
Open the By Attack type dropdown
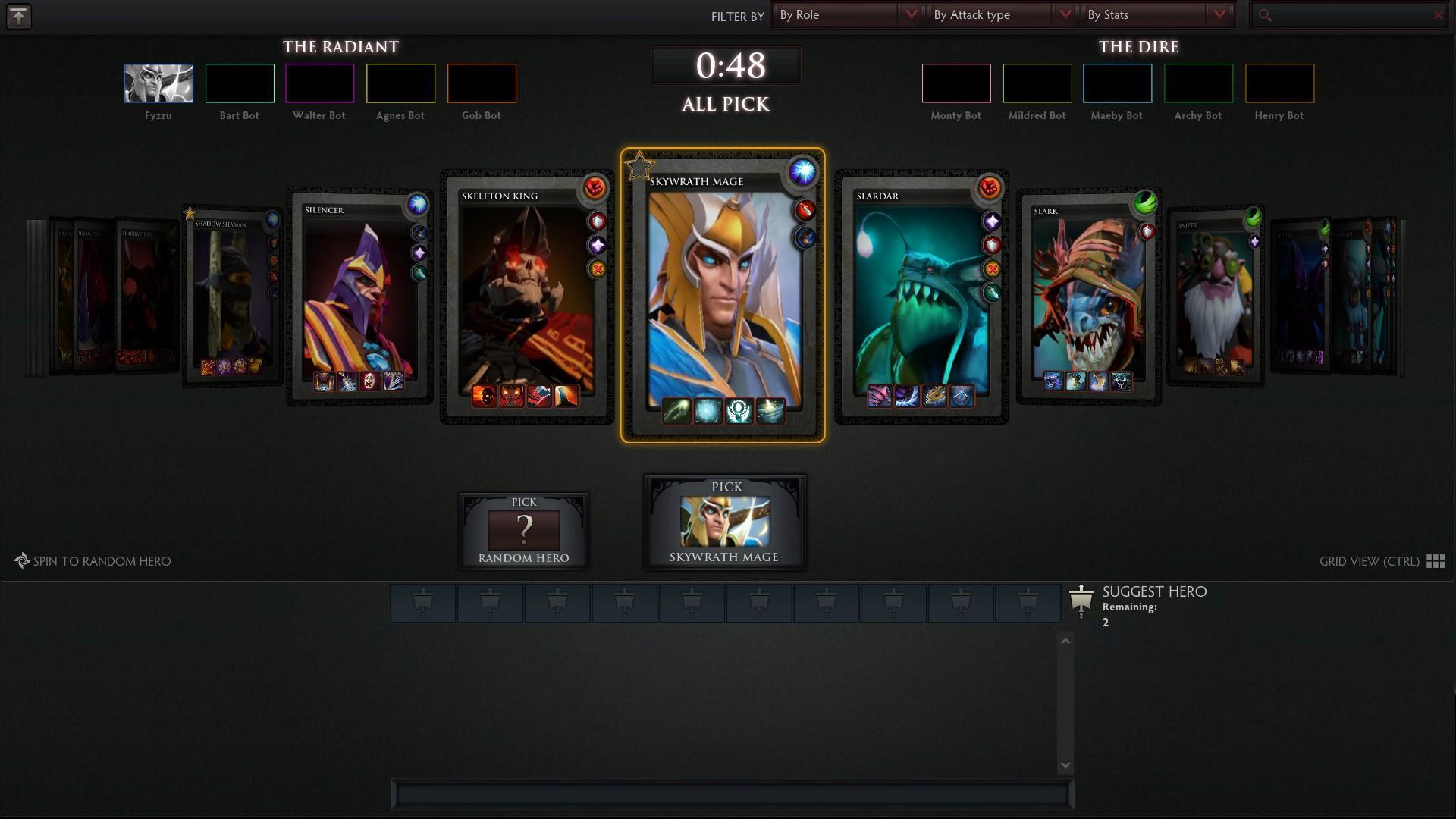(1001, 15)
